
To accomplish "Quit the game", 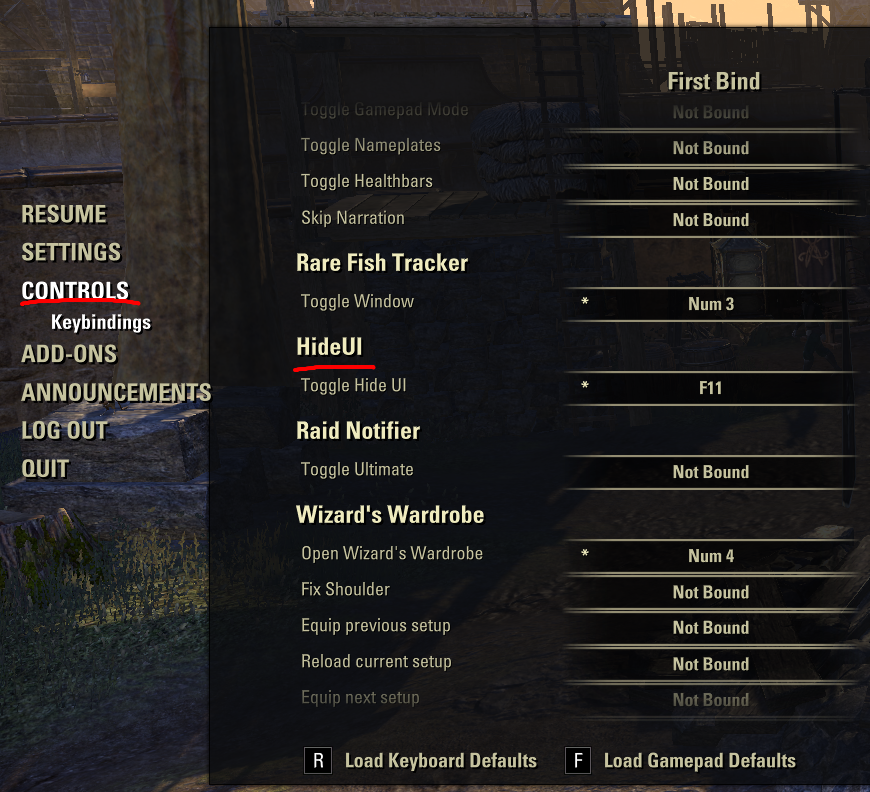I will tap(45, 468).
